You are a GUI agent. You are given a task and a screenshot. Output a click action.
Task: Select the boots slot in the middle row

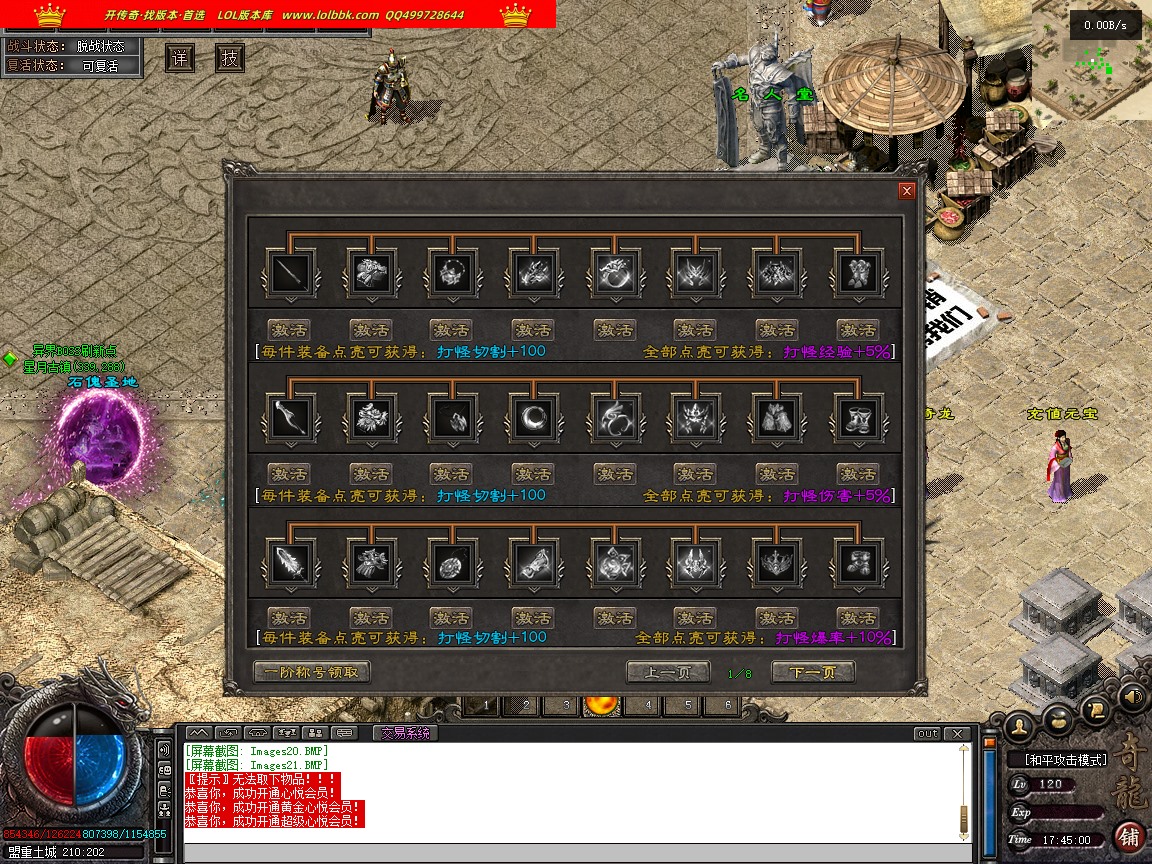point(857,417)
